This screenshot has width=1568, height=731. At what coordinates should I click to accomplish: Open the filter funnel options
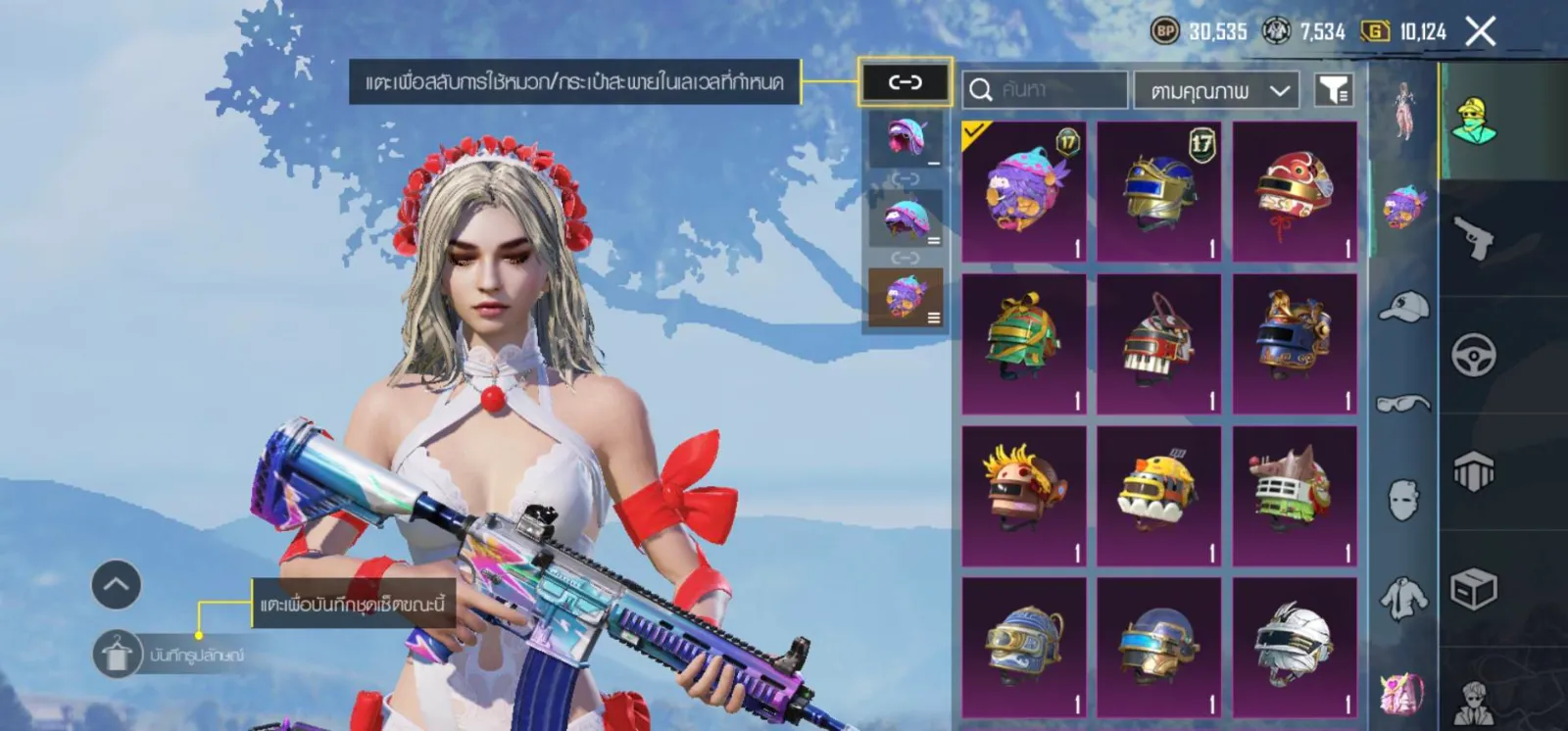[1333, 90]
